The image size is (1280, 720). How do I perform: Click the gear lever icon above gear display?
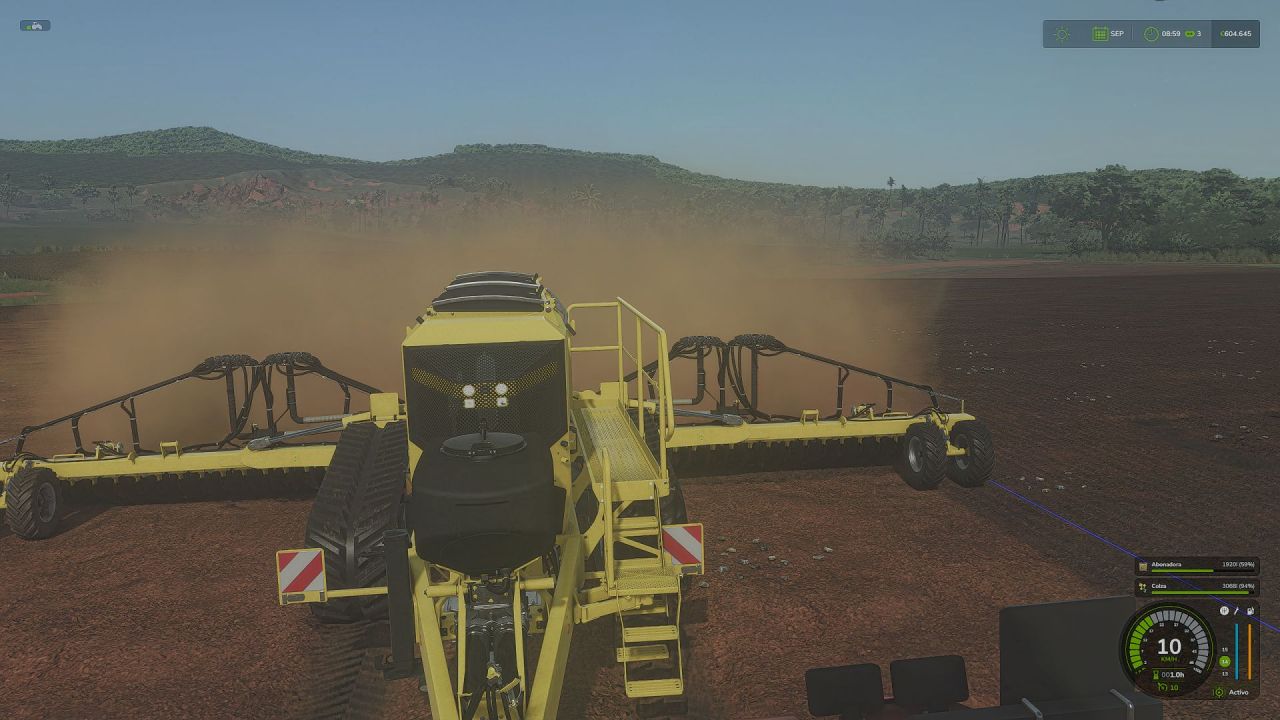tap(1236, 610)
